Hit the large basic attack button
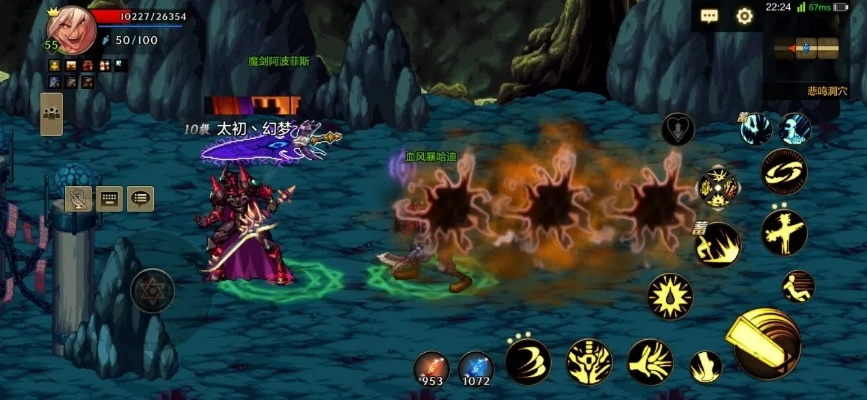This screenshot has height=400, width=867. (767, 343)
